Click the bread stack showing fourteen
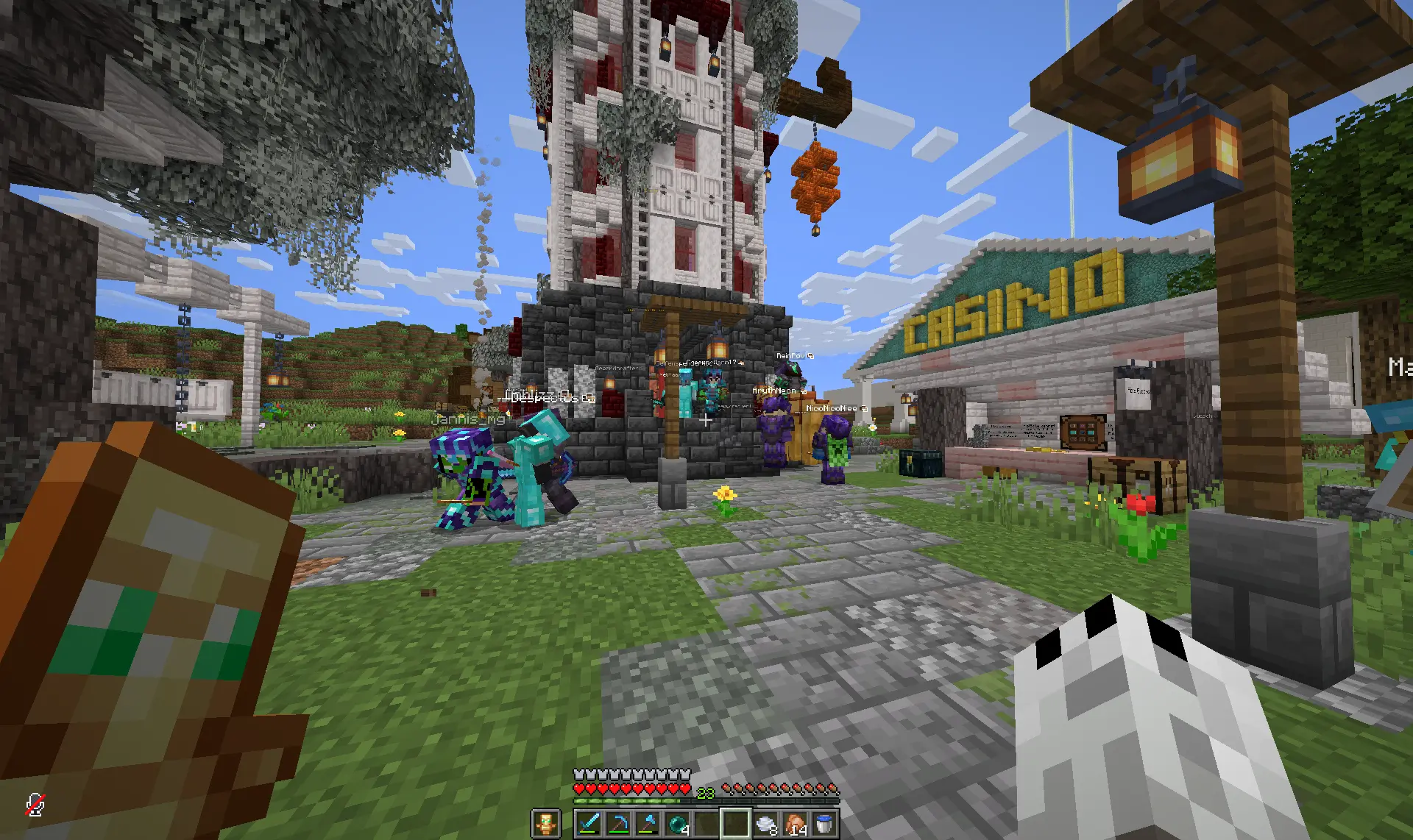Viewport: 1413px width, 840px height. pos(796,822)
